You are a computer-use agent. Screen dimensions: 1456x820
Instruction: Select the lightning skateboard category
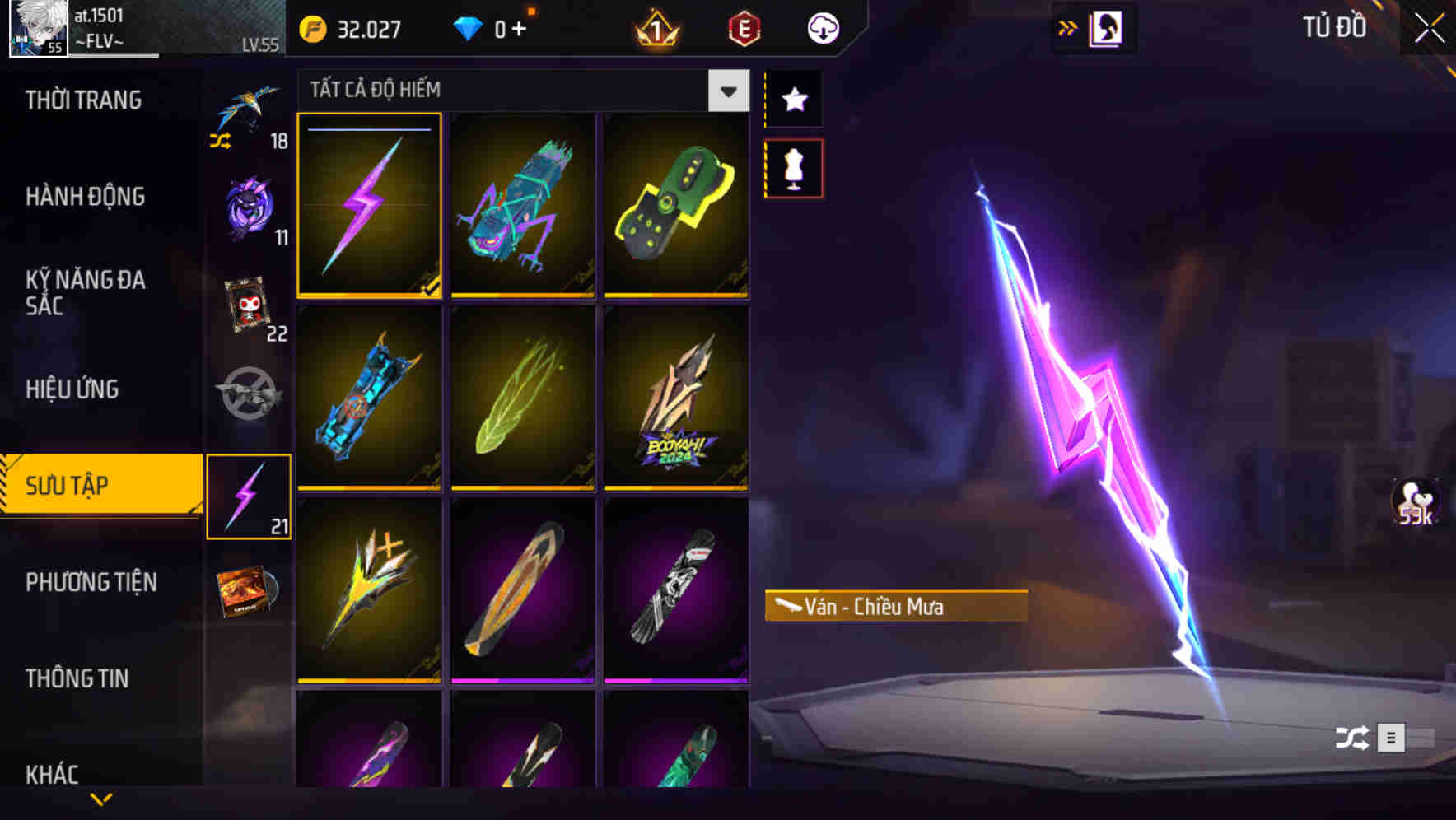250,494
